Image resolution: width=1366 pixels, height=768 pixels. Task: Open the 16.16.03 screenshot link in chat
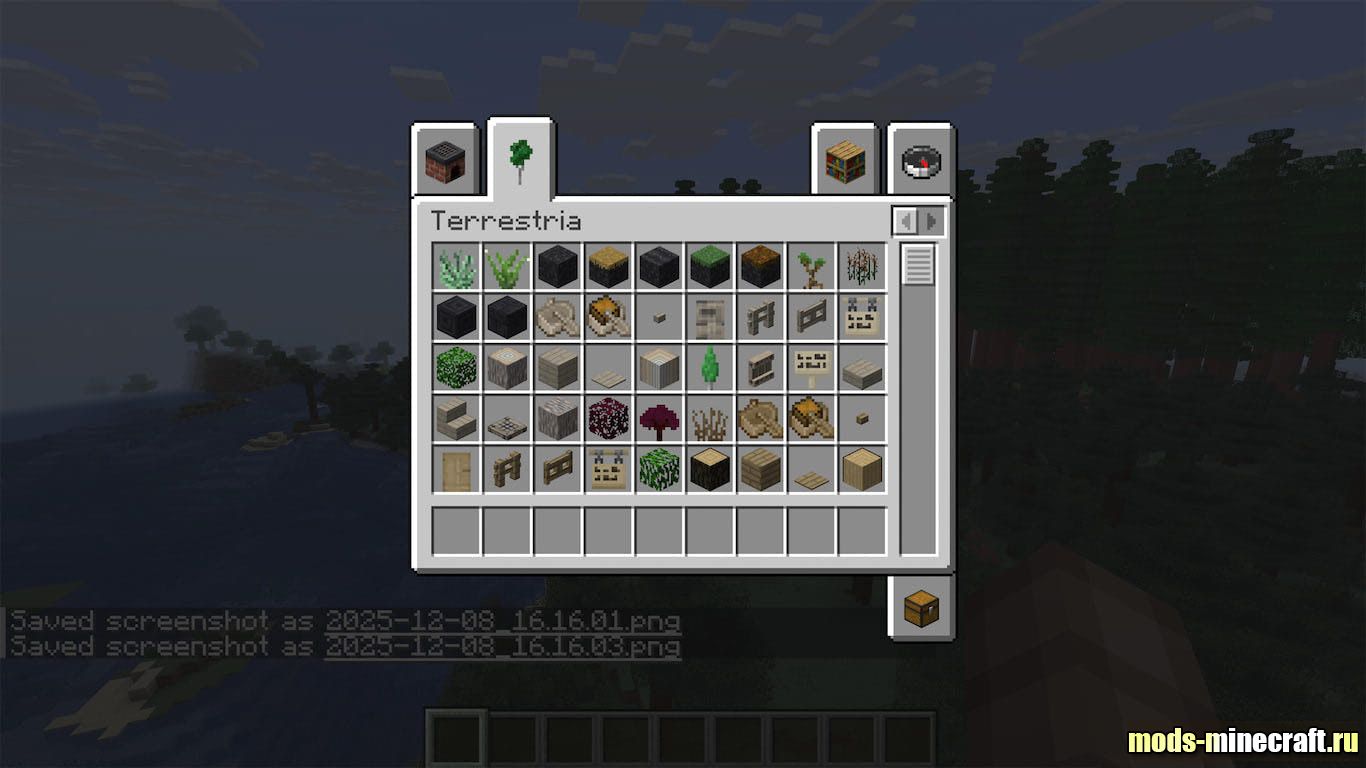pos(502,647)
